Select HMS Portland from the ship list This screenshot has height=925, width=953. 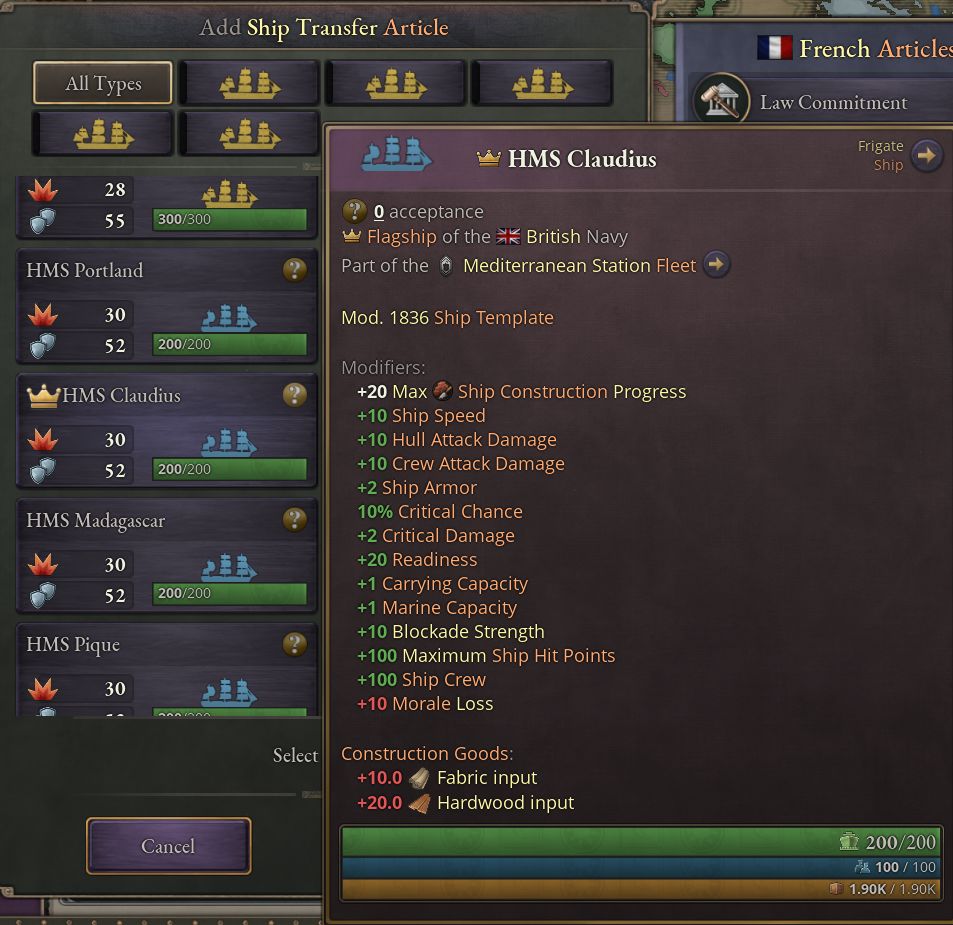click(x=150, y=300)
